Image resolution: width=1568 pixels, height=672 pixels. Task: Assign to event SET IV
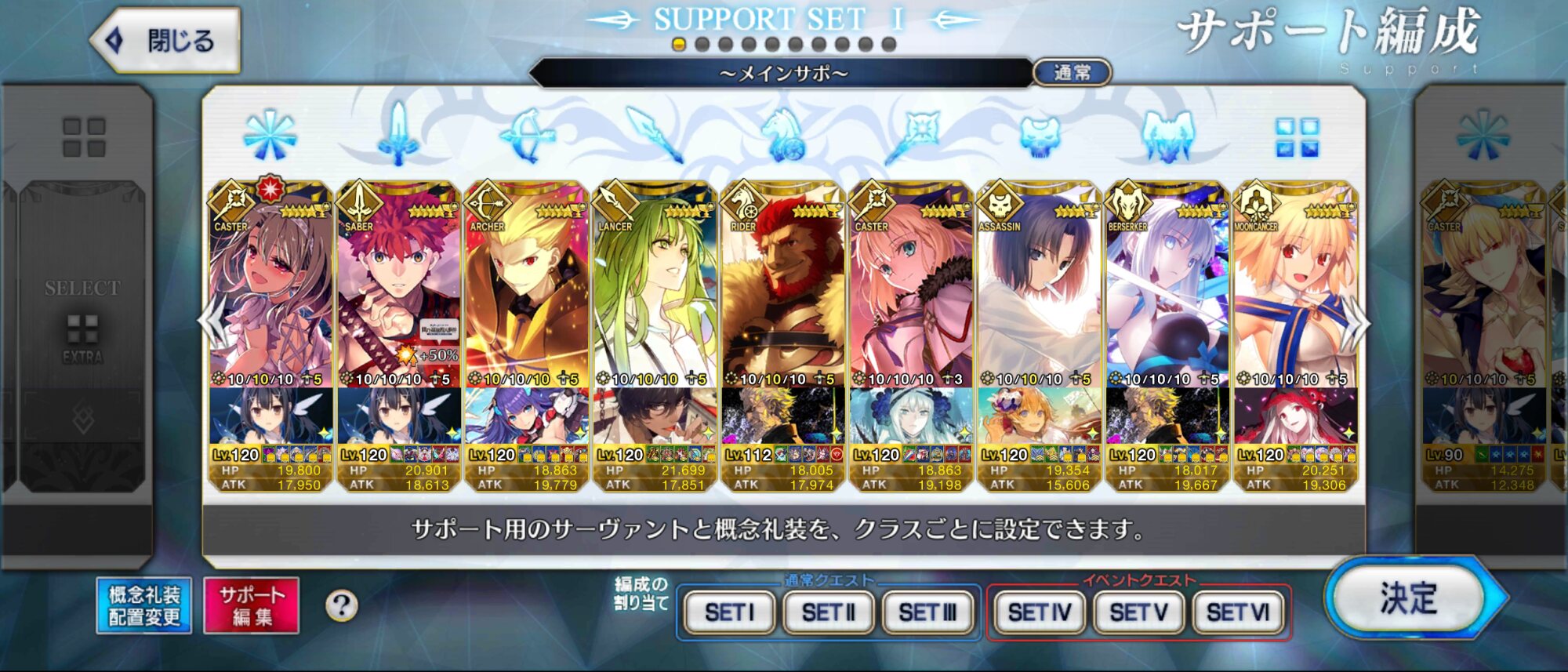pyautogui.click(x=1040, y=612)
